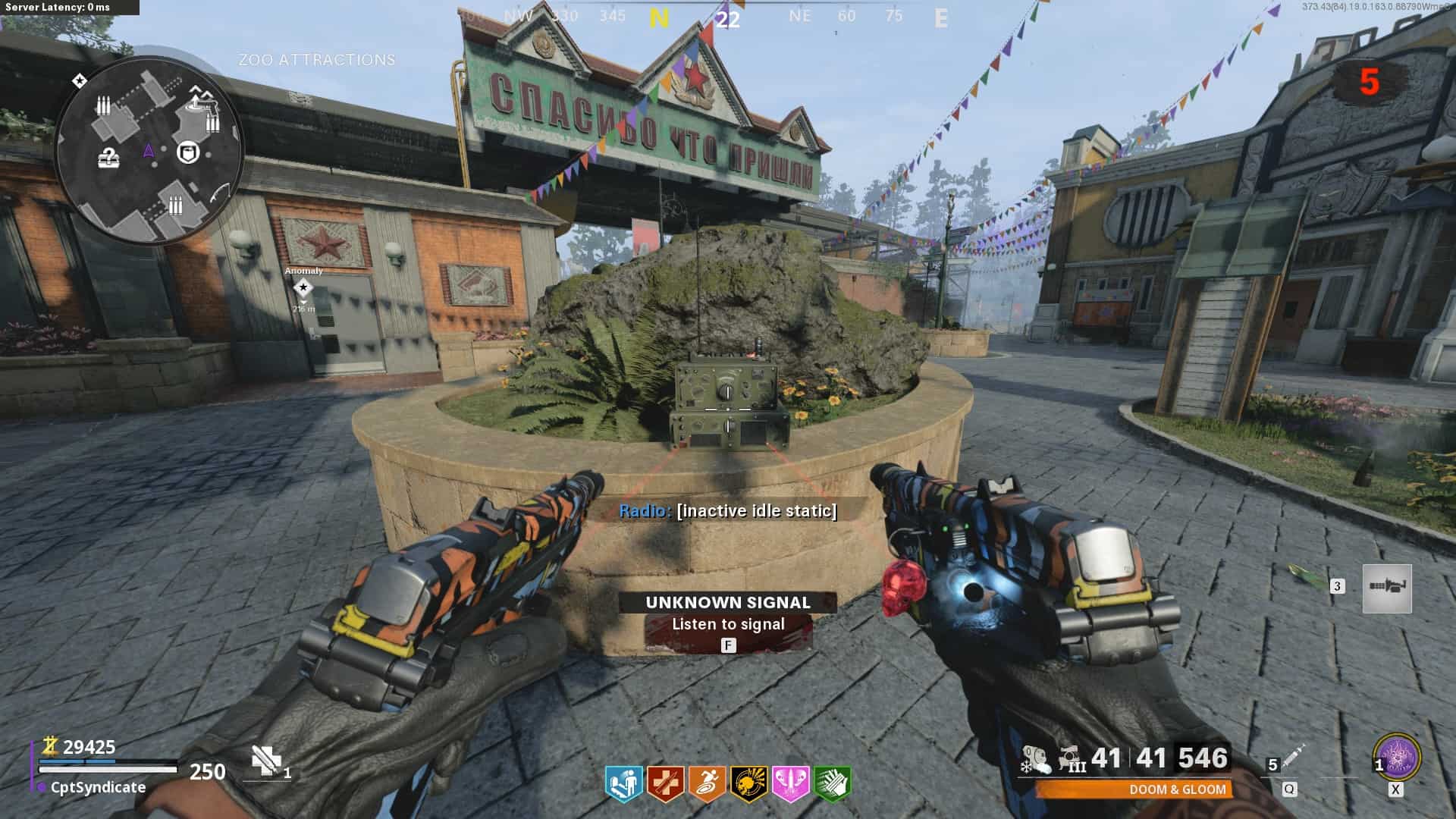The height and width of the screenshot is (819, 1456).
Task: Click the frost ammo mod weapon icon
Action: [x=1035, y=759]
